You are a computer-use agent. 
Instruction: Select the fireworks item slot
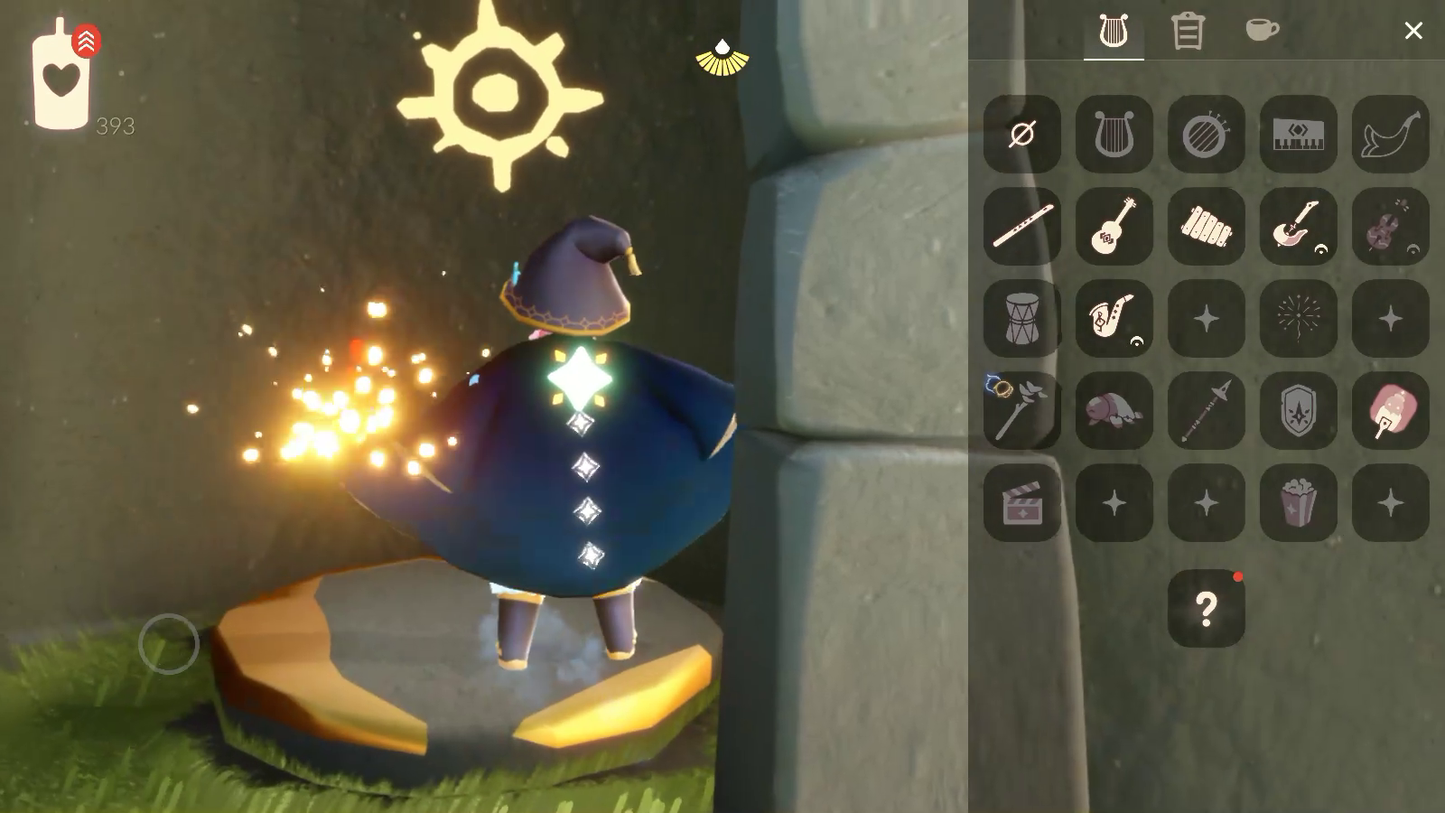[1298, 318]
